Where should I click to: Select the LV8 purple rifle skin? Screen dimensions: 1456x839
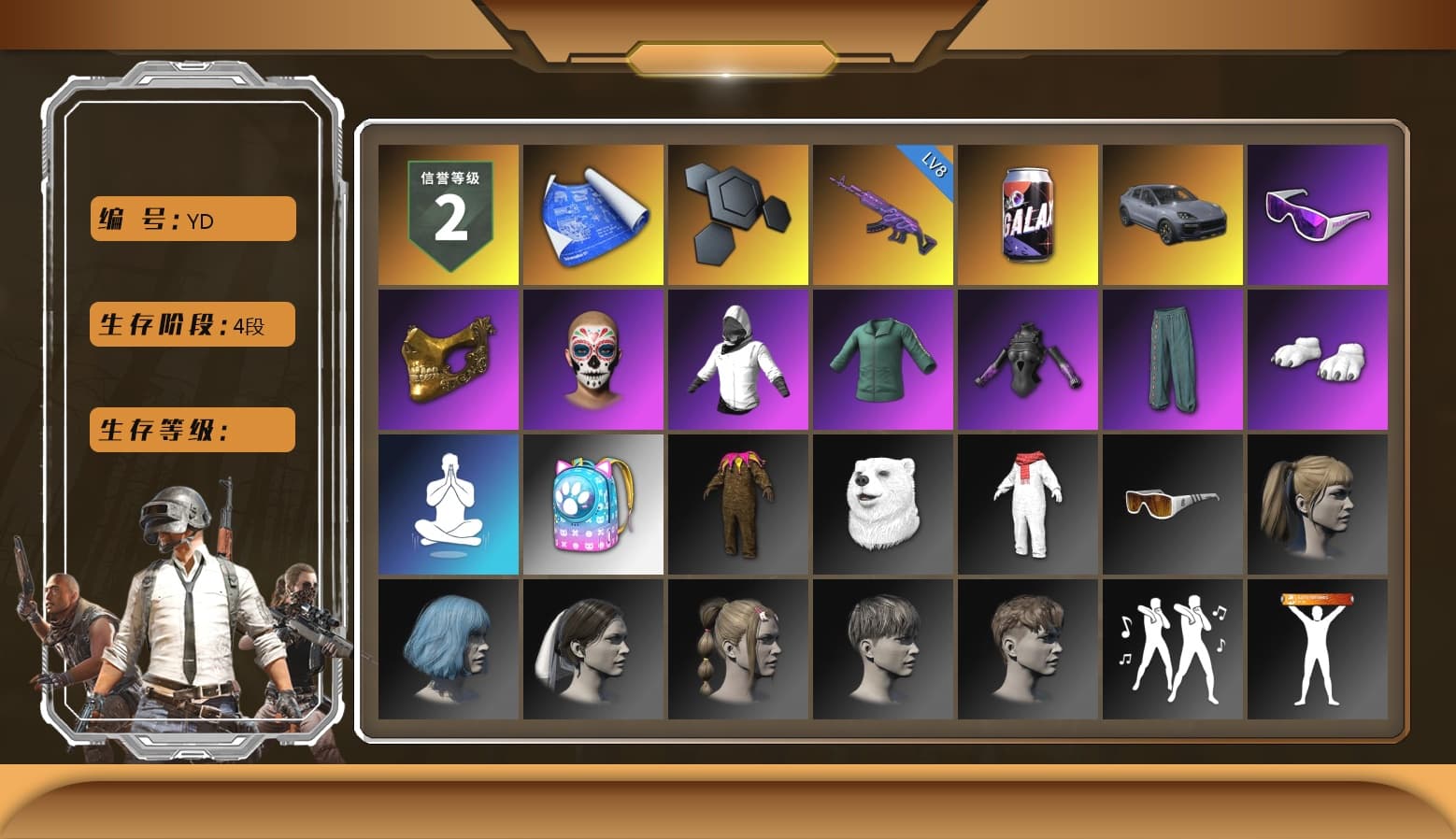click(x=883, y=213)
